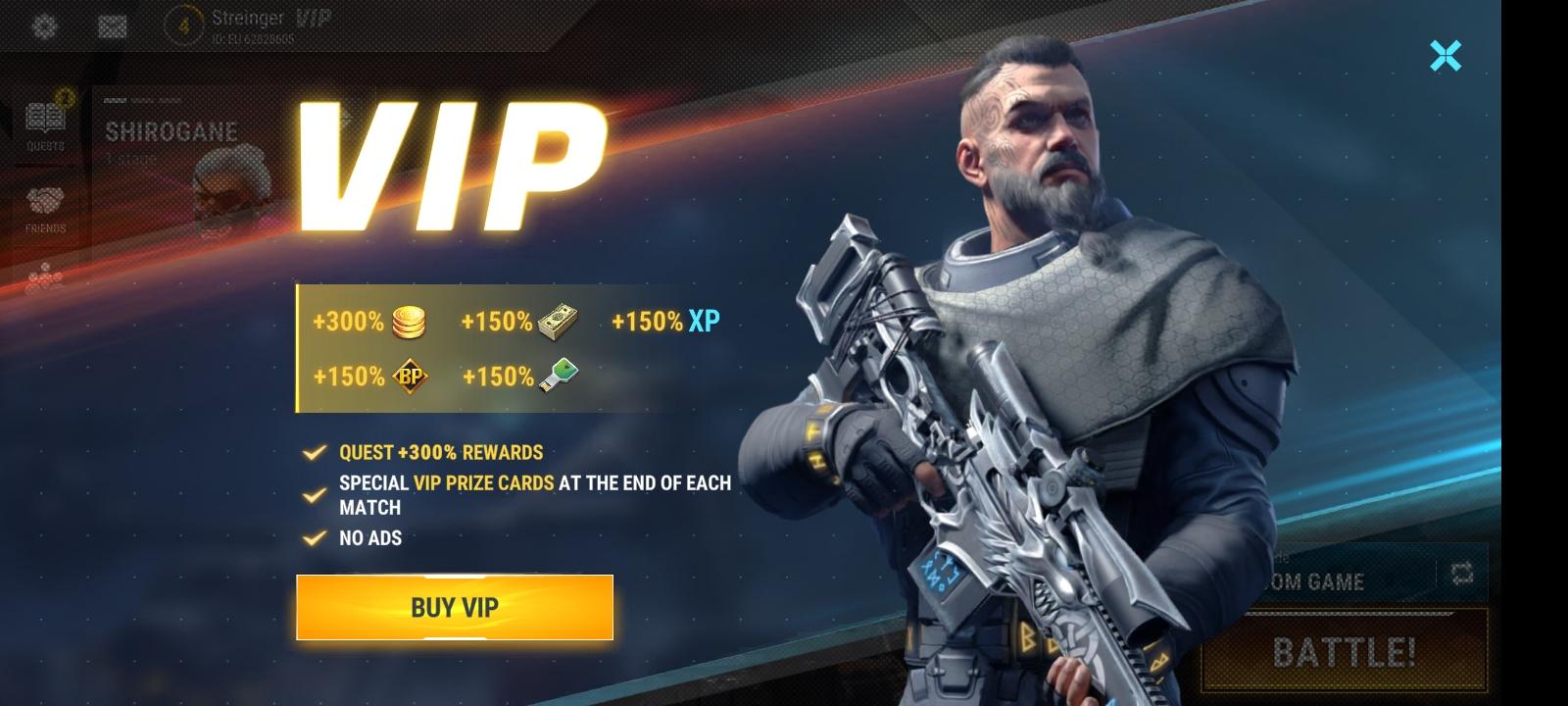Click the checkmark next to NO ADS
The image size is (1568, 706).
316,537
